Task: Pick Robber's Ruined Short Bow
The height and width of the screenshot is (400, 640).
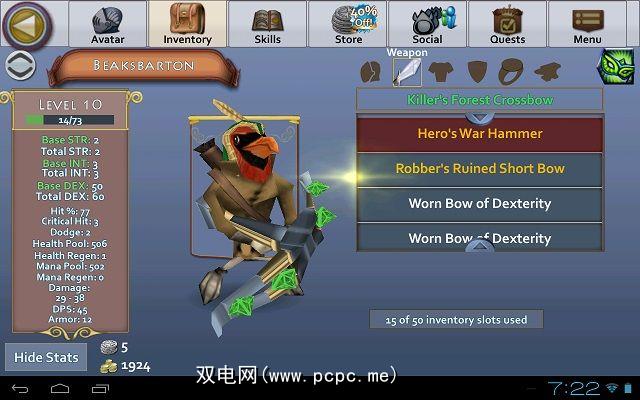Action: tap(480, 169)
